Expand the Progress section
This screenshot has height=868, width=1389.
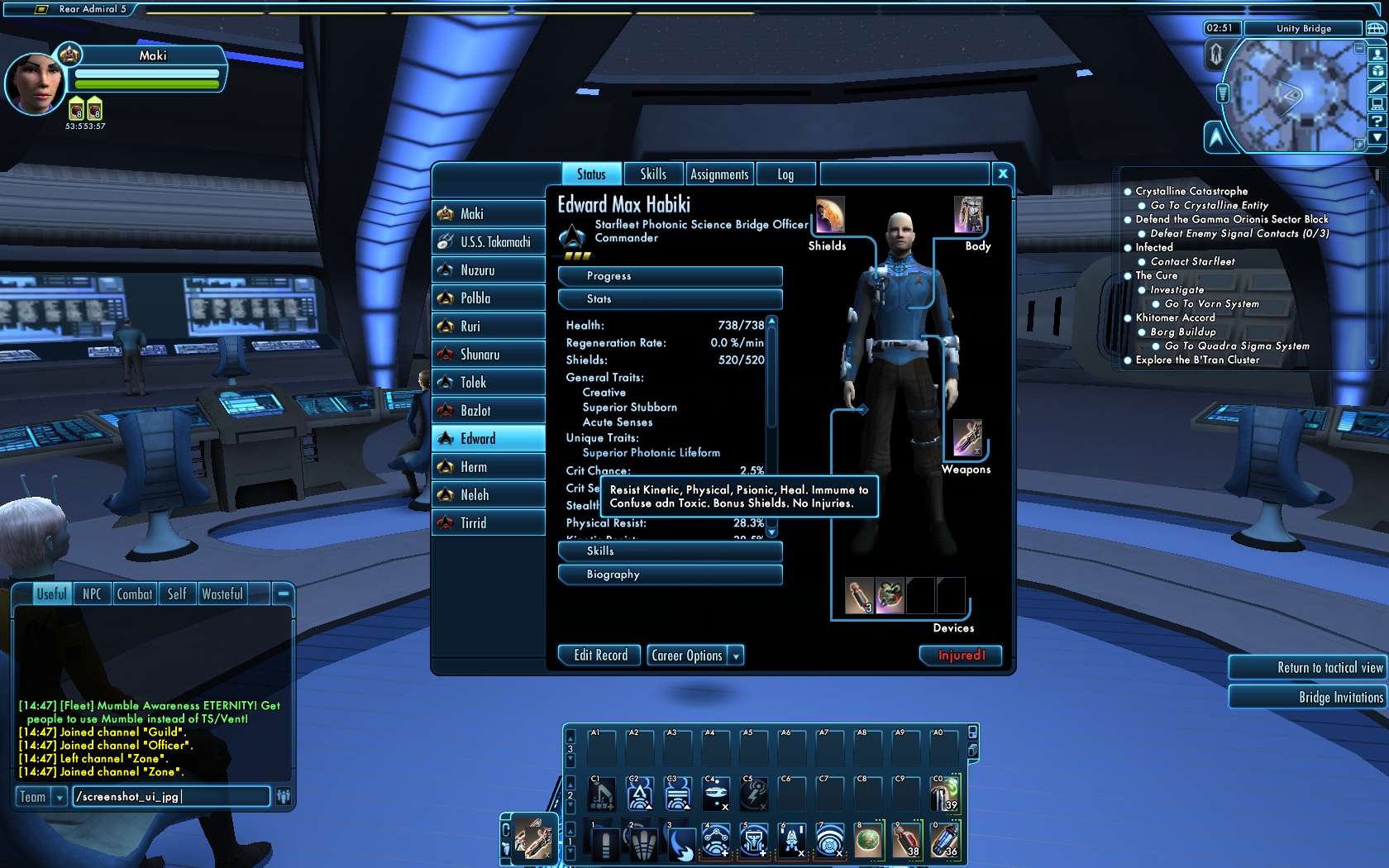pyautogui.click(x=670, y=276)
